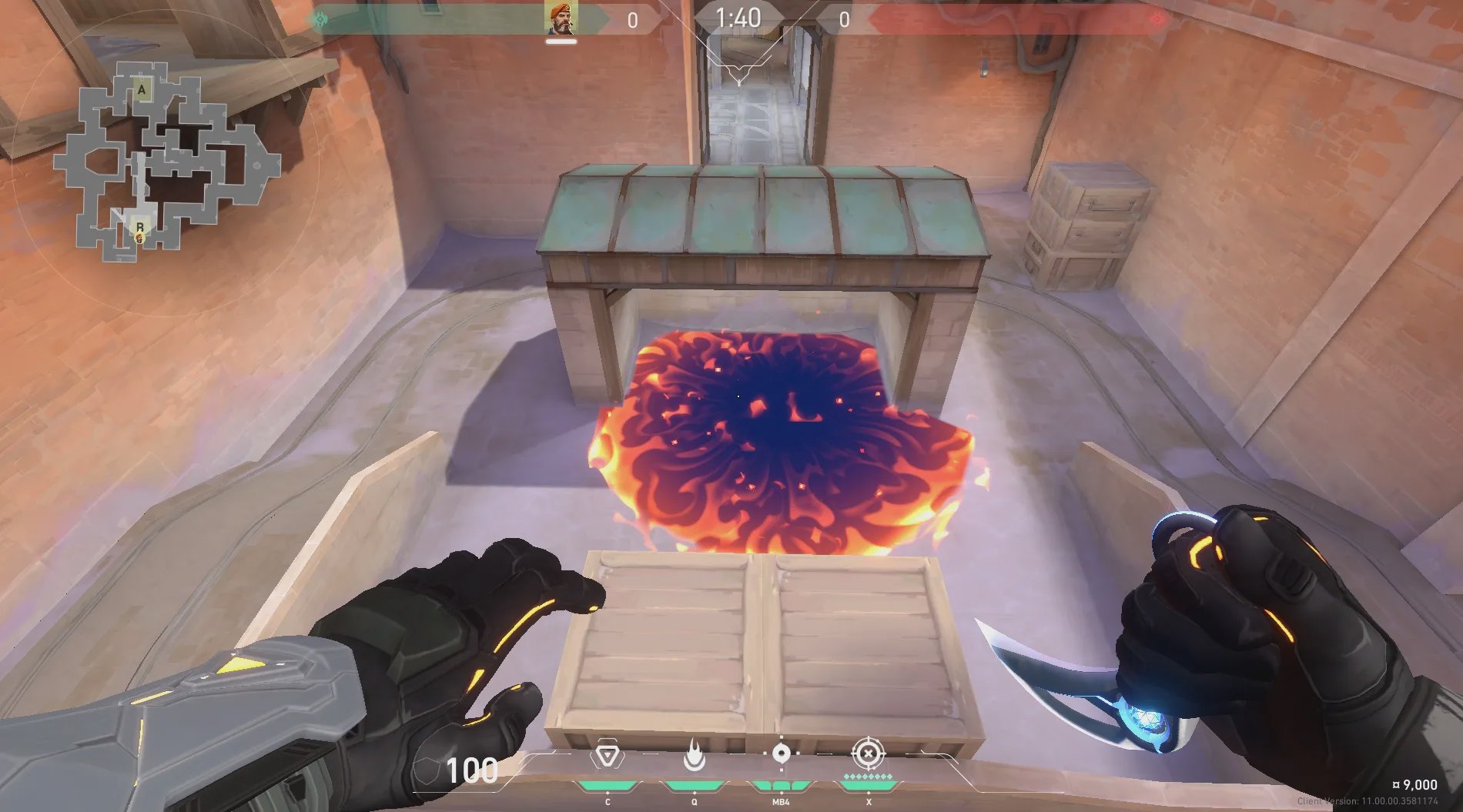
Task: Activate the Stim Beacon ability icon
Action: [608, 757]
